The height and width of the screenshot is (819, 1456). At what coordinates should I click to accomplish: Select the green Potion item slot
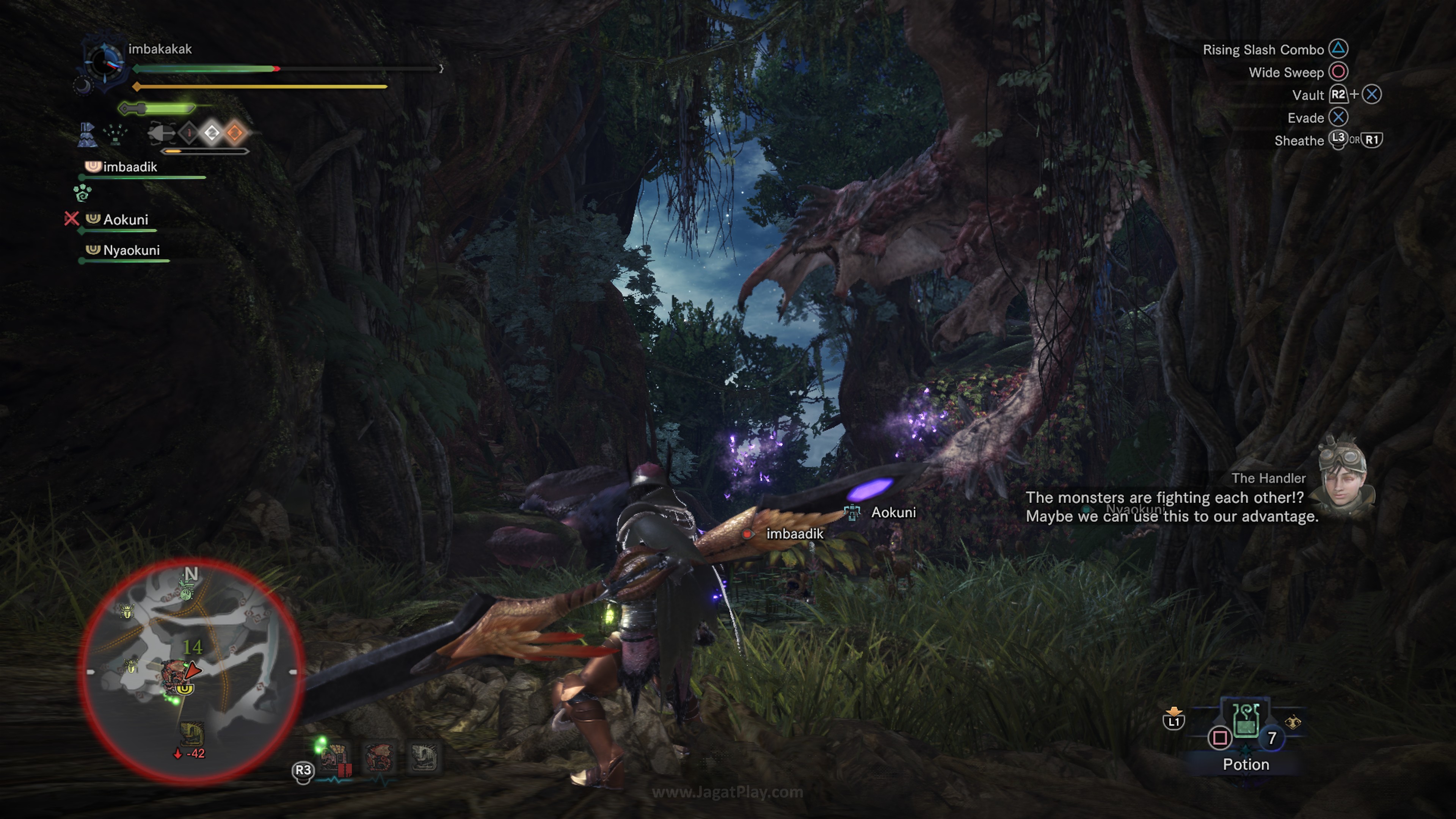point(1246,721)
